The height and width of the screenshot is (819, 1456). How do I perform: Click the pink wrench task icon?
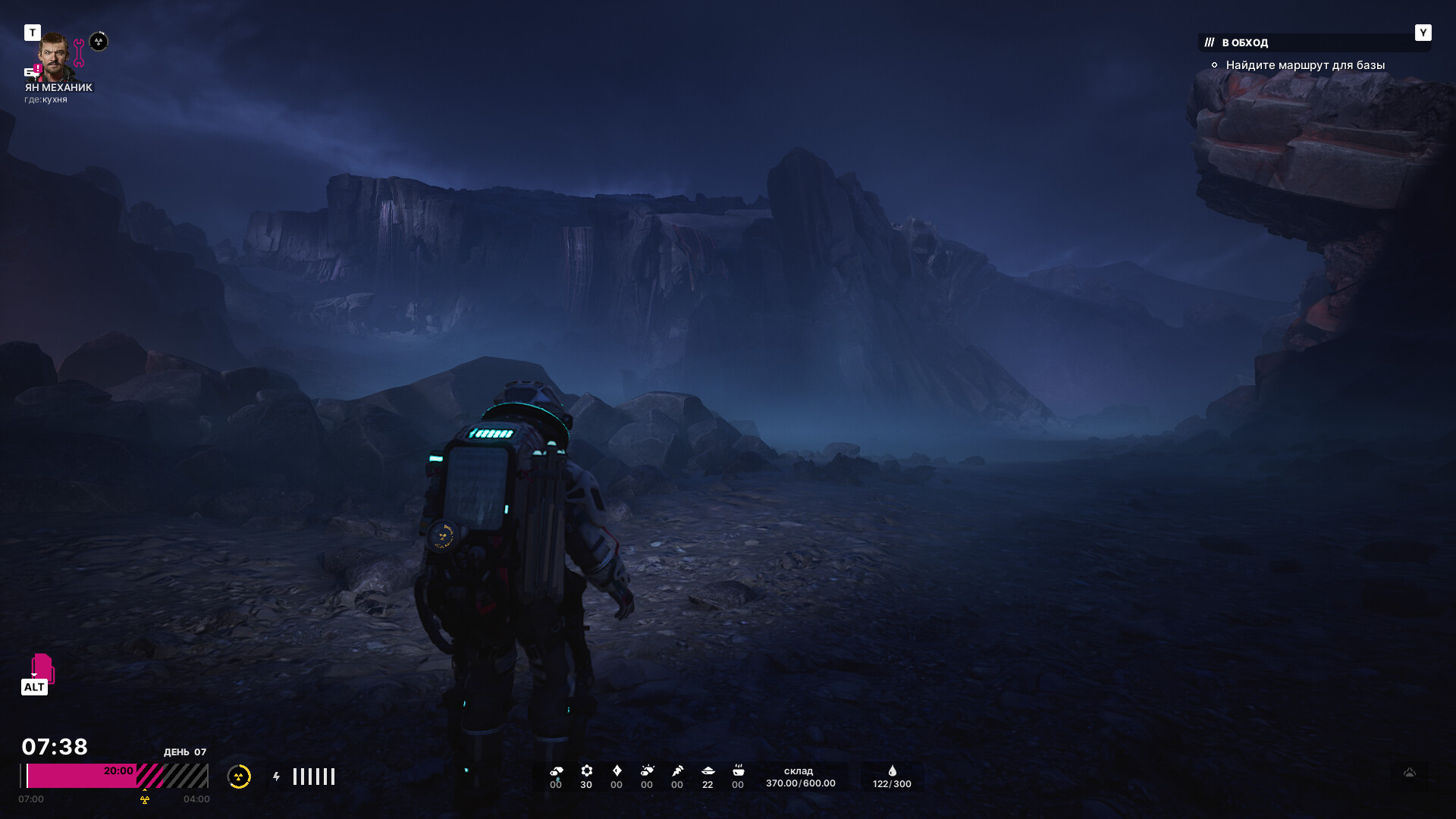point(79,53)
